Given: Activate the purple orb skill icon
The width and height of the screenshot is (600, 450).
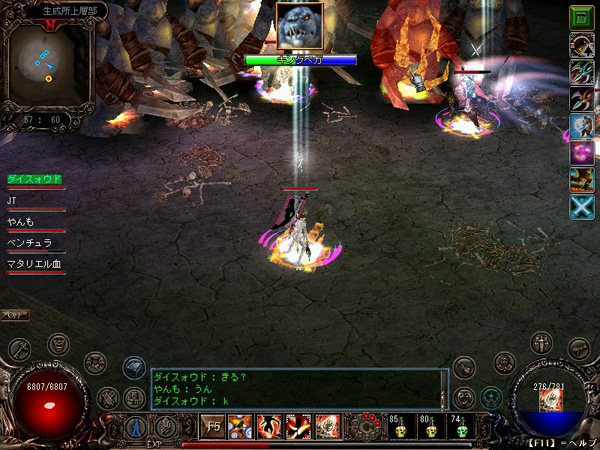Looking at the screenshot, I should 581,152.
